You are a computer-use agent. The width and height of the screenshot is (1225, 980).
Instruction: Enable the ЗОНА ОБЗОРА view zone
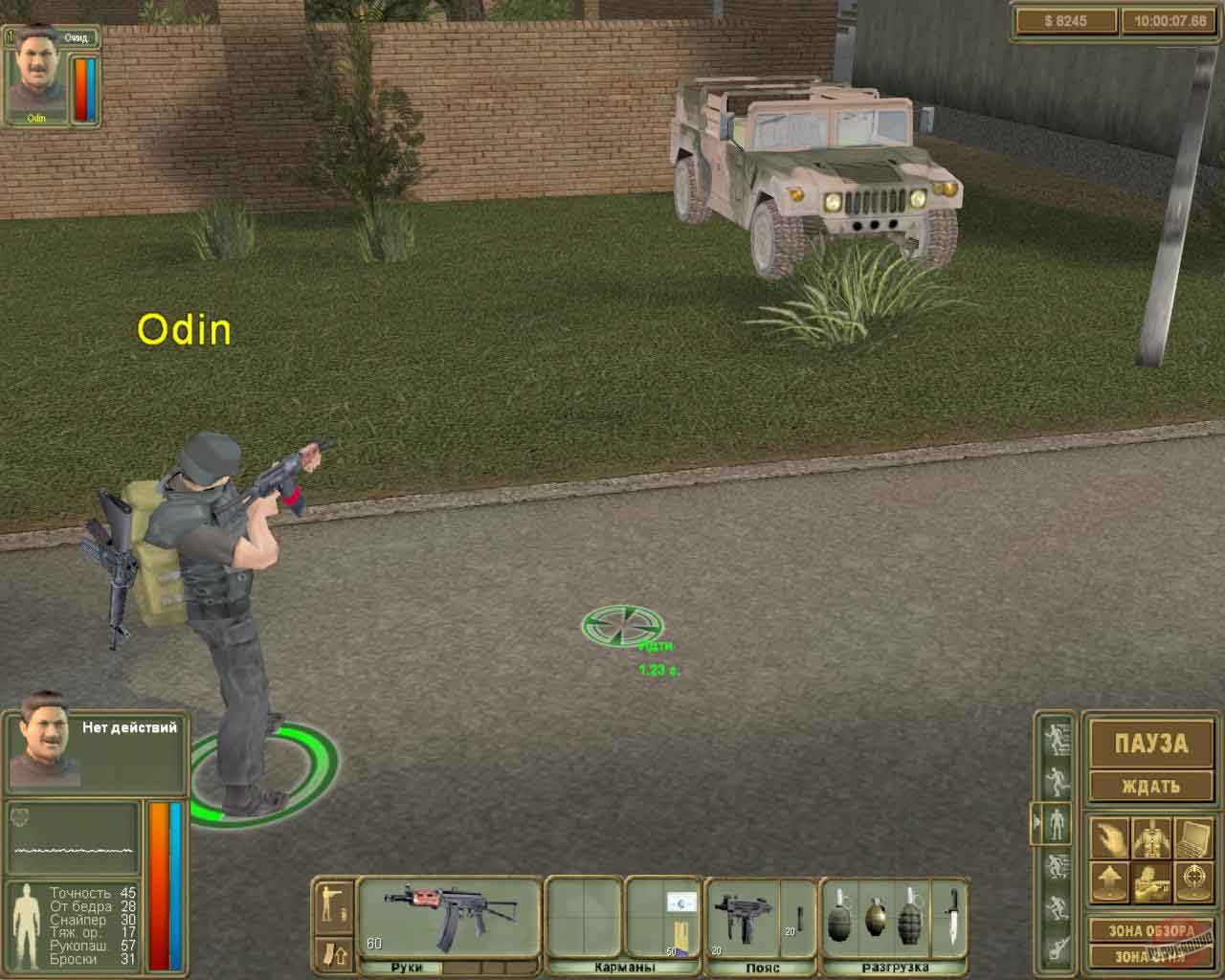click(1148, 930)
